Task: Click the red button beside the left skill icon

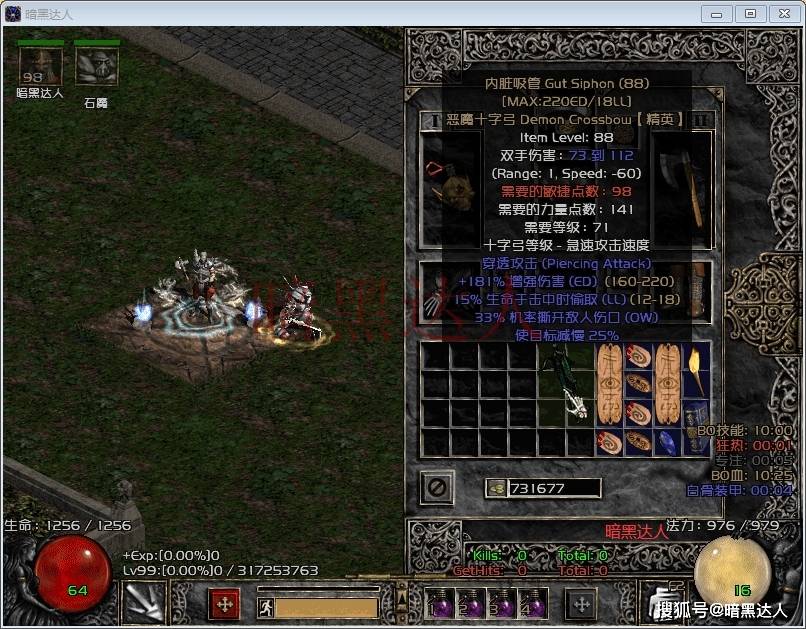Action: 224,604
